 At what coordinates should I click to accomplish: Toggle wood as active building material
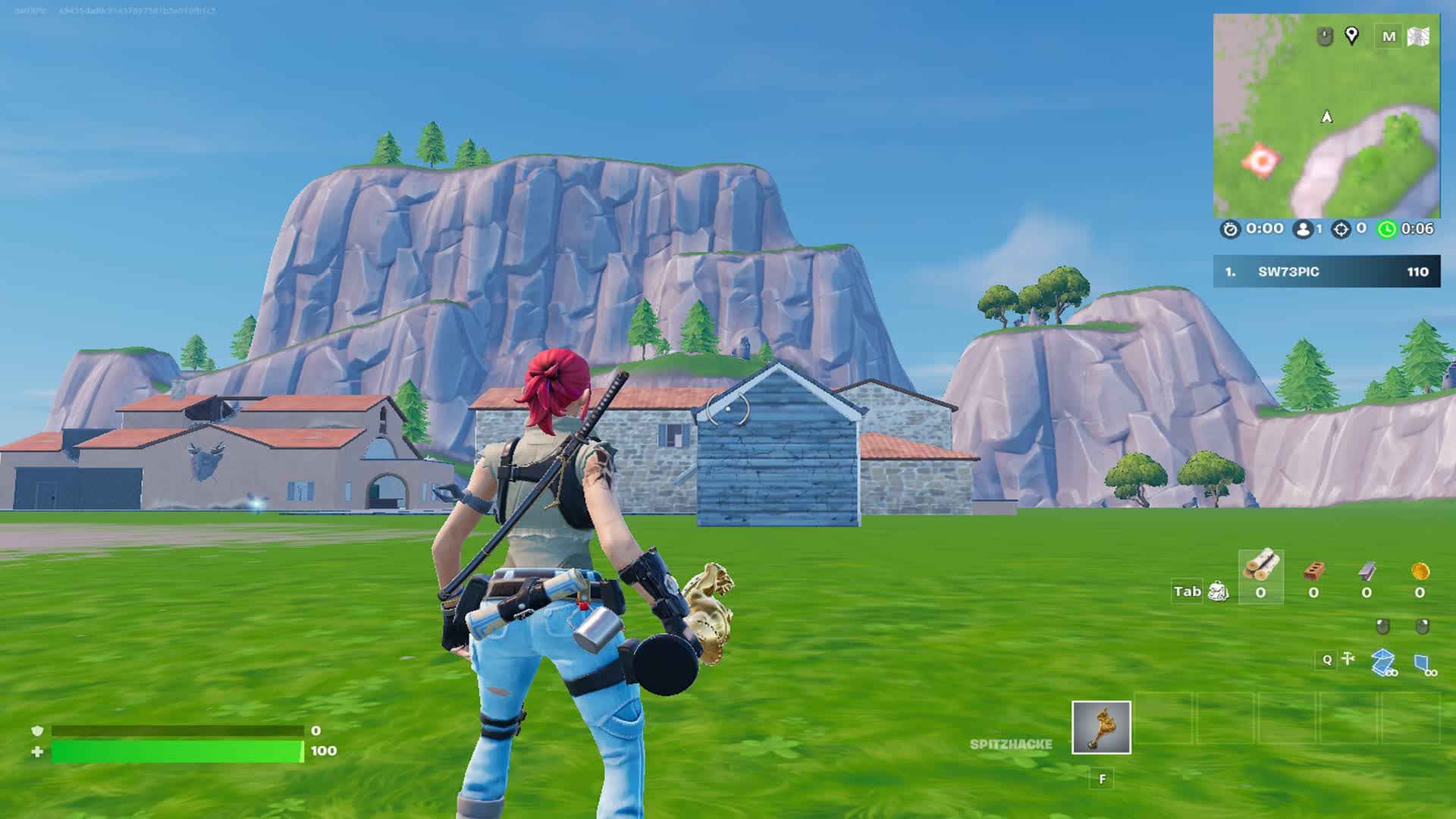pos(1262,575)
